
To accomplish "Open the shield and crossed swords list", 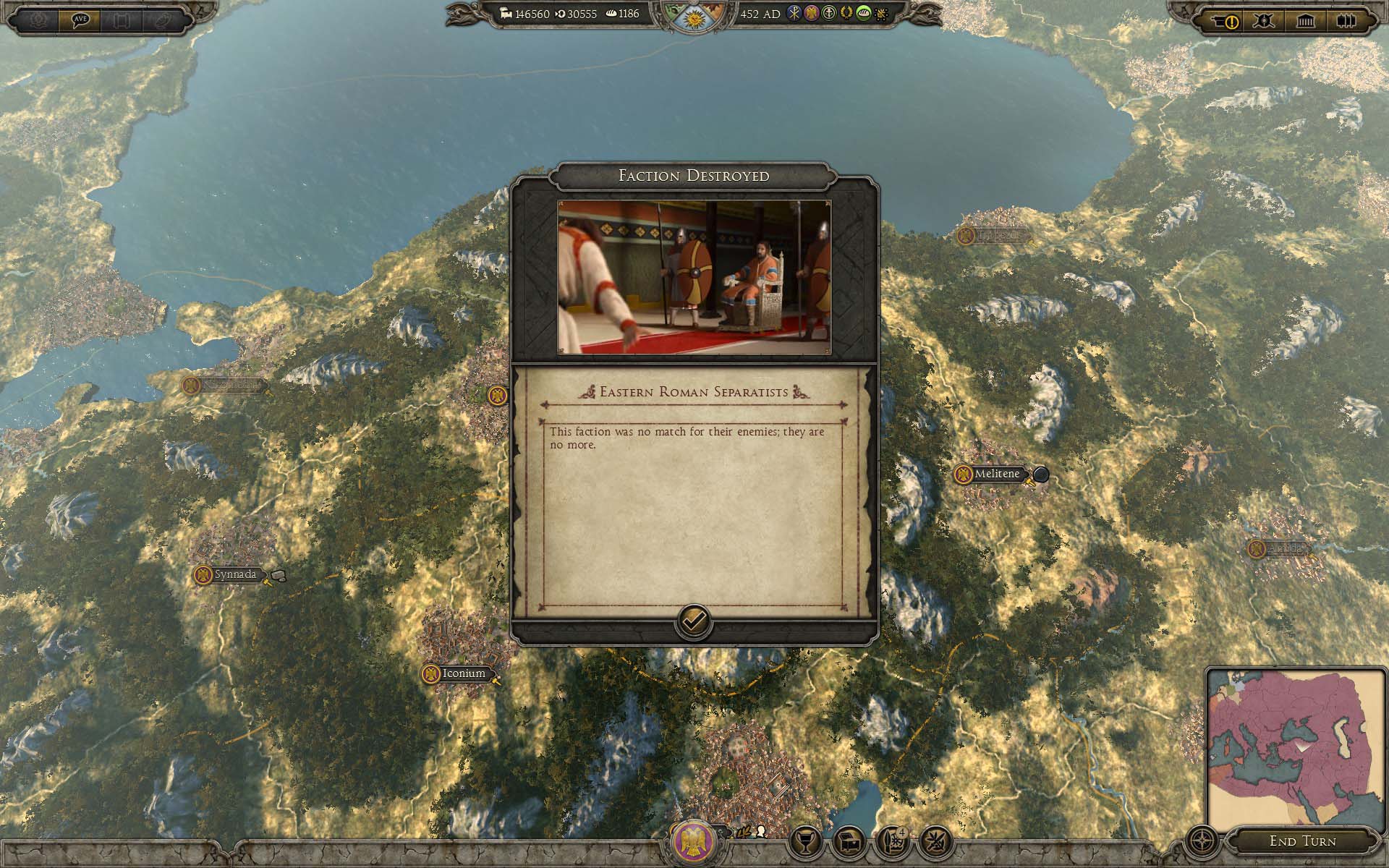I will point(1265,21).
